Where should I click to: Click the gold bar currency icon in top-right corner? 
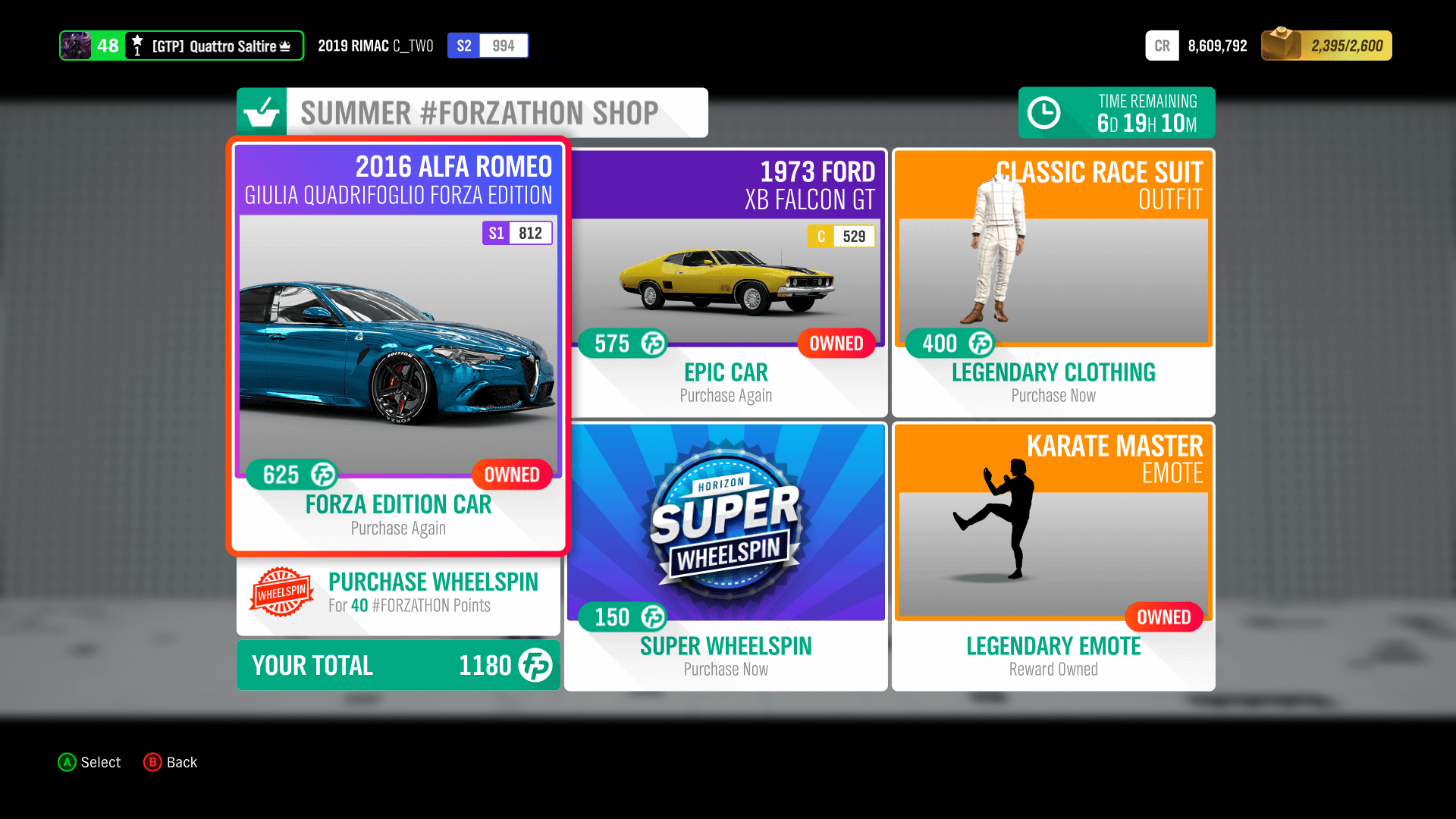click(x=1280, y=45)
